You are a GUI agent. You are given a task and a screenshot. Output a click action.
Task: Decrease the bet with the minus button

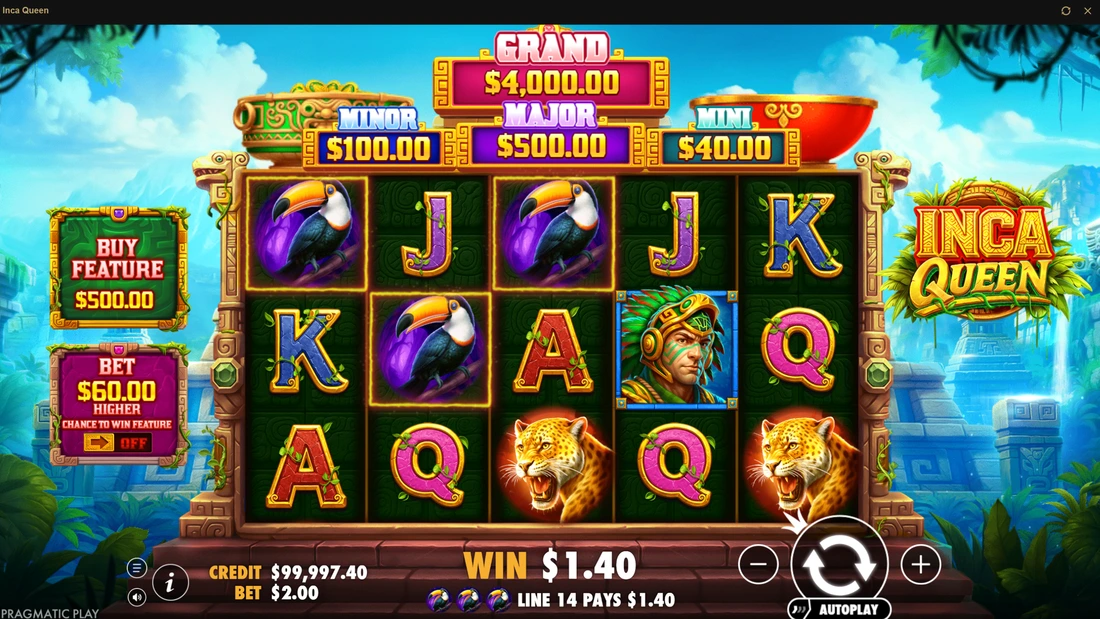tap(758, 565)
